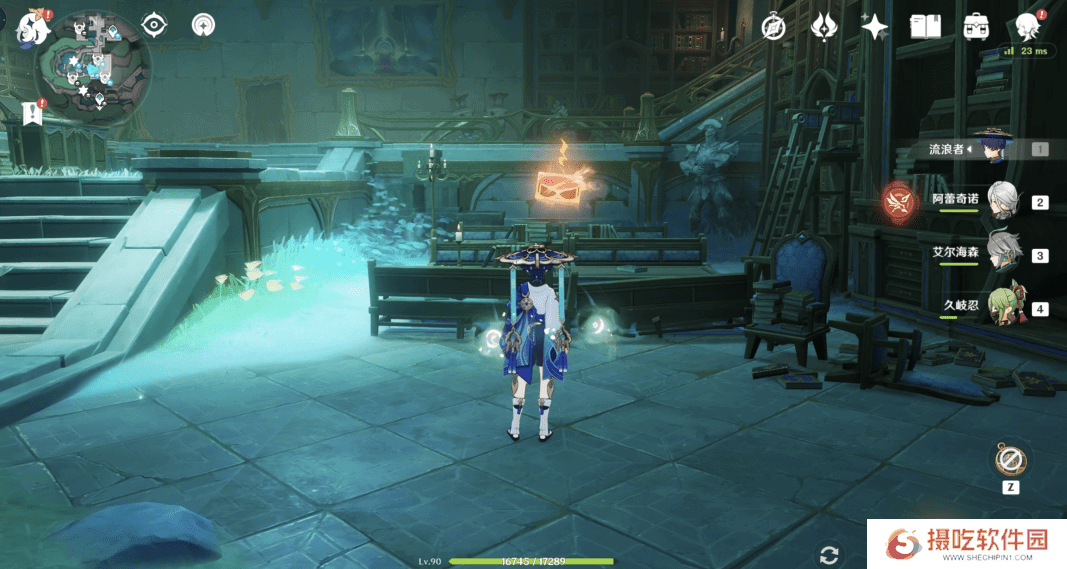Screen dimensions: 1067x569
Task: Open the circular minimap
Action: pyautogui.click(x=92, y=68)
